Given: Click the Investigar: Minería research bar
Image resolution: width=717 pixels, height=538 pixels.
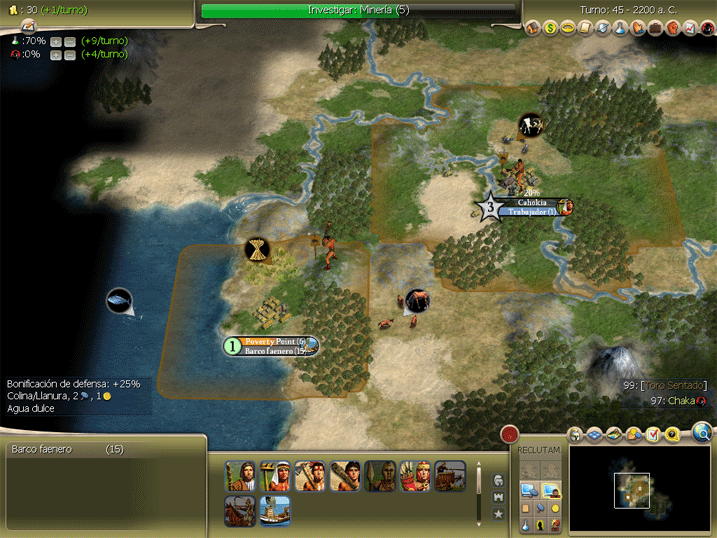Looking at the screenshot, I should point(359,10).
